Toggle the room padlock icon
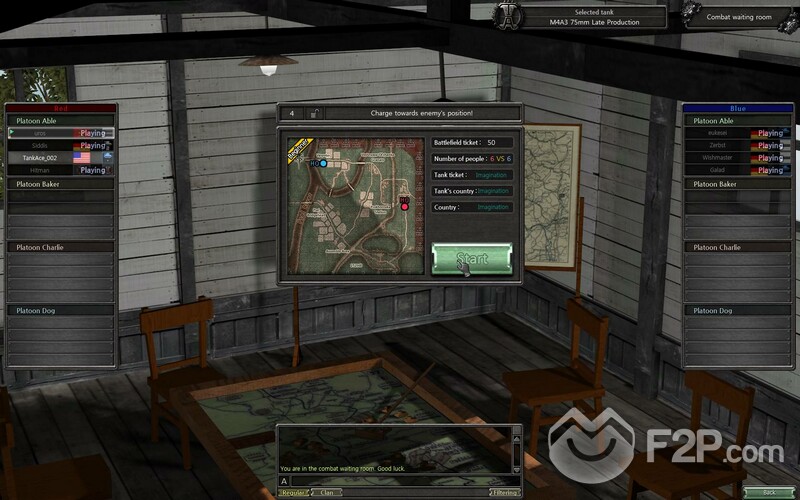800x500 pixels. [315, 113]
